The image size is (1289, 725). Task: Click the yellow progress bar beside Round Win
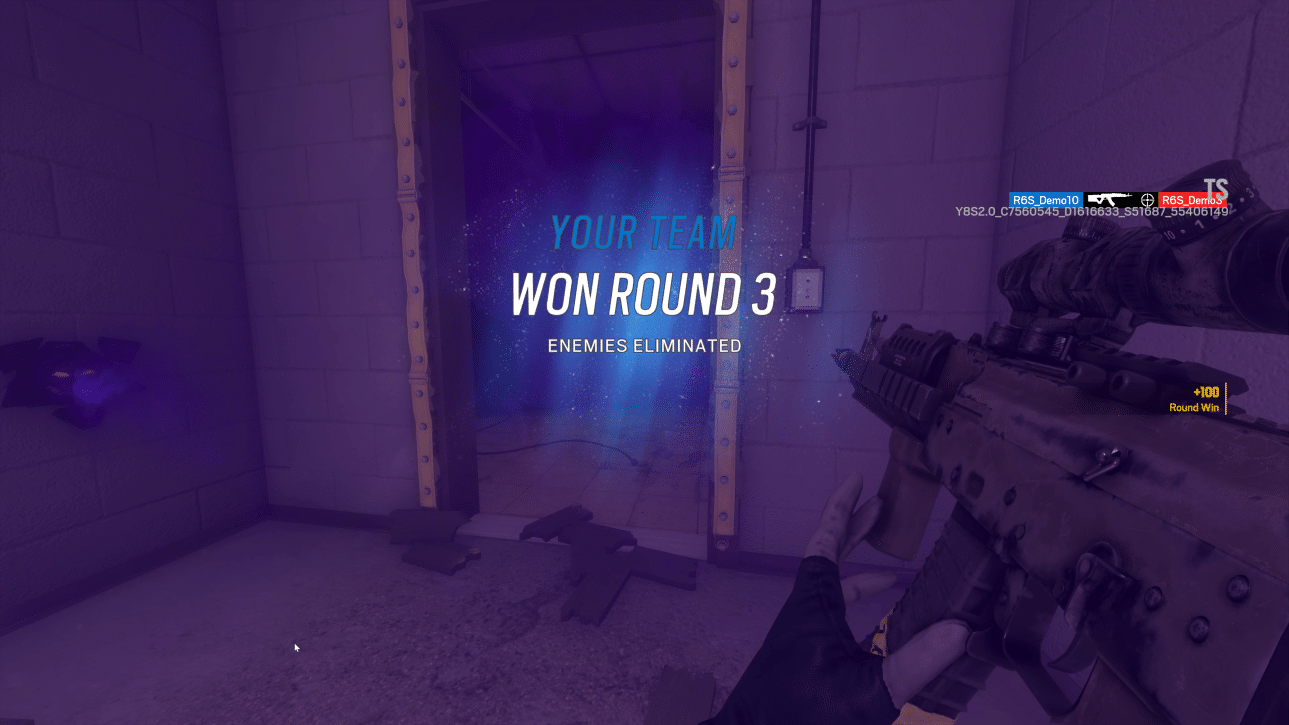[x=1226, y=397]
